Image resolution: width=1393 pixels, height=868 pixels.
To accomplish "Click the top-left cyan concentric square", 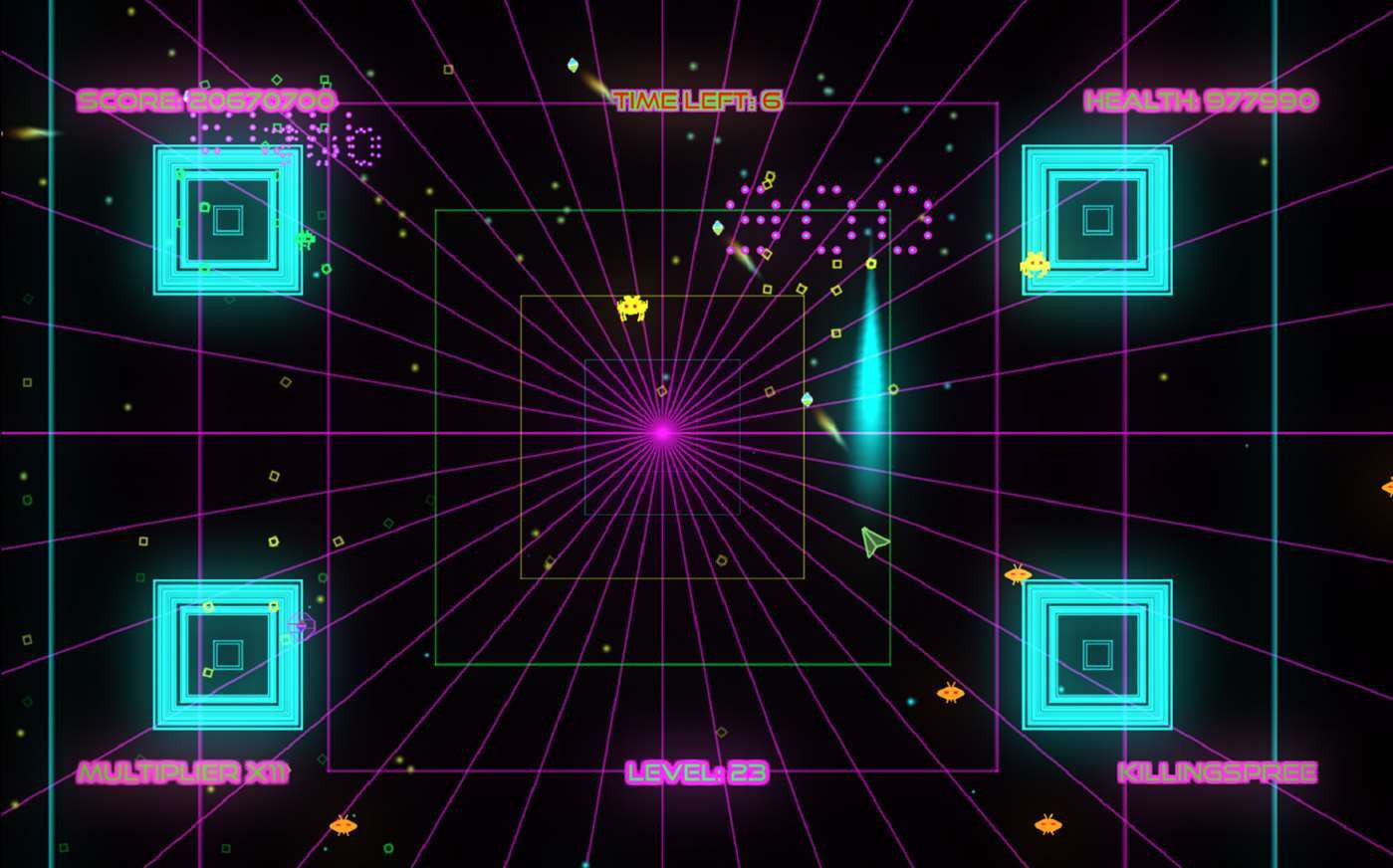I will pyautogui.click(x=229, y=219).
